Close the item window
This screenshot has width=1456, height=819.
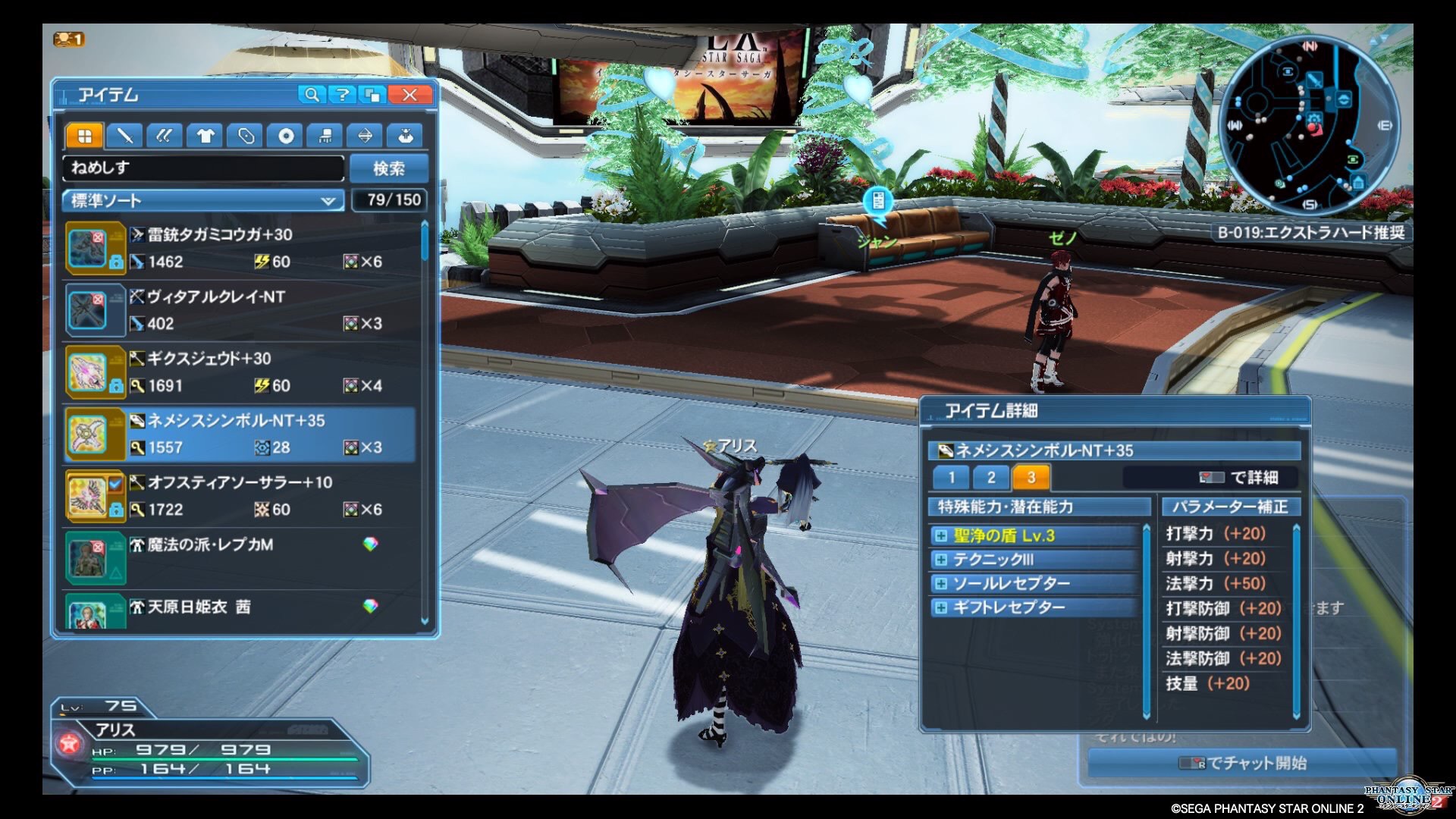[409, 95]
